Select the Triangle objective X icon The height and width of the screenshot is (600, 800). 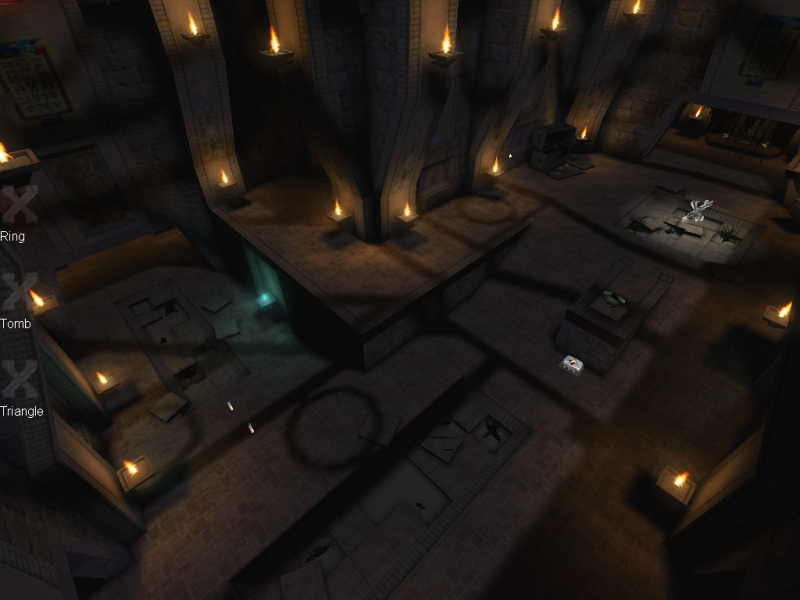click(18, 379)
